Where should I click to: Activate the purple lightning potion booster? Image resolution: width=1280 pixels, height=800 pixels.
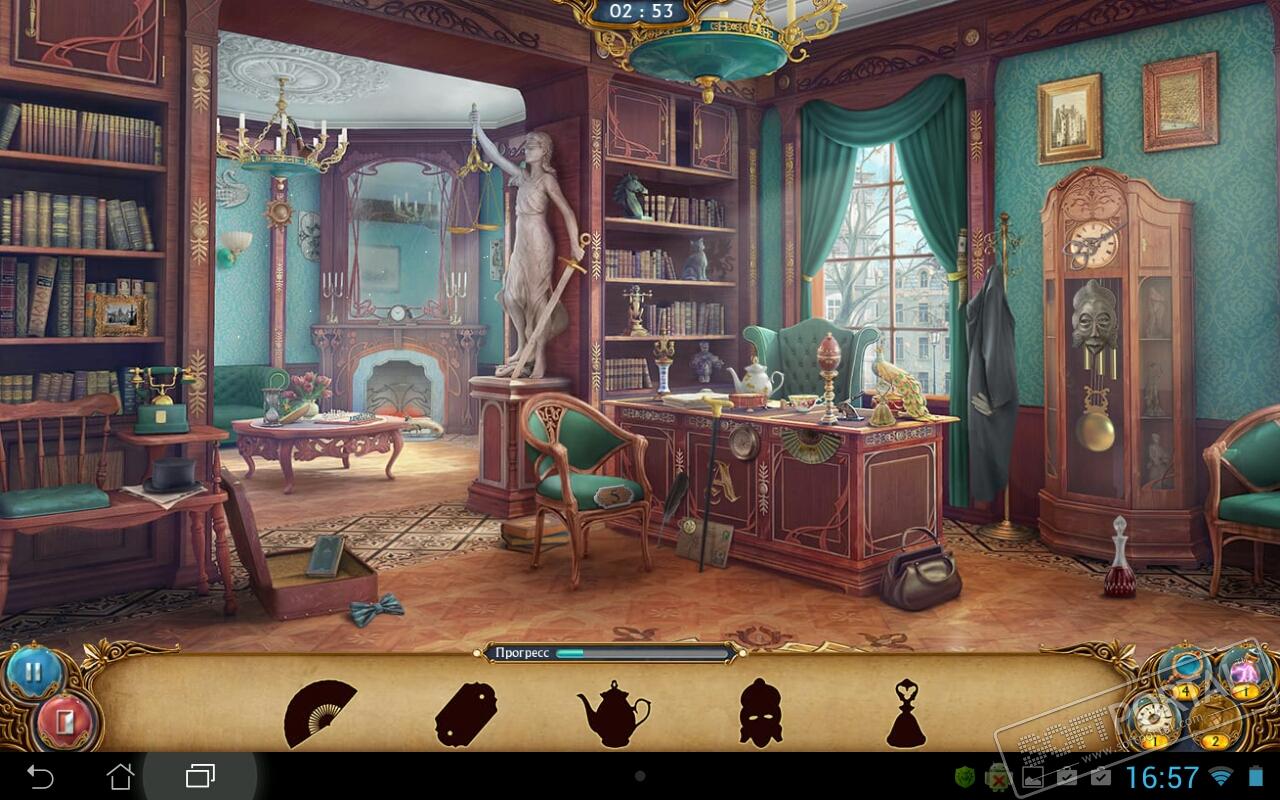[x=1243, y=670]
